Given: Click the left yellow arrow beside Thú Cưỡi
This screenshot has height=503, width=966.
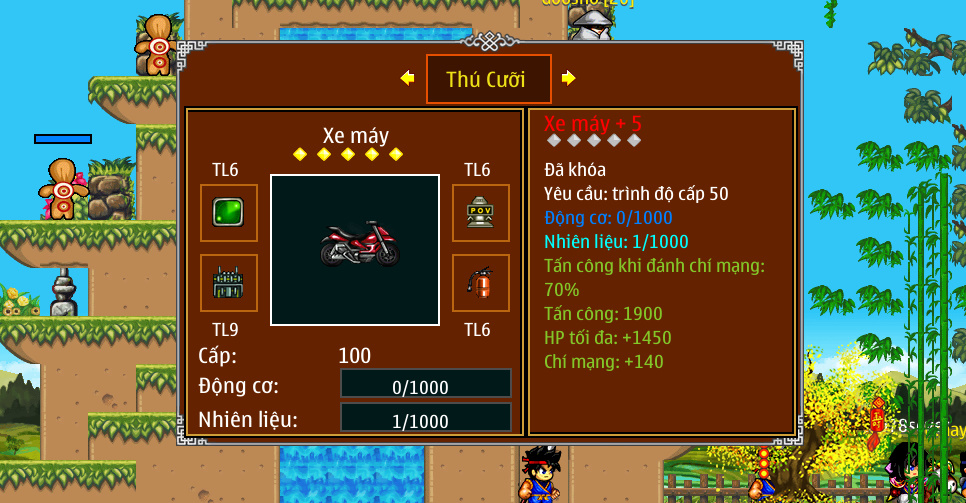Looking at the screenshot, I should point(407,78).
